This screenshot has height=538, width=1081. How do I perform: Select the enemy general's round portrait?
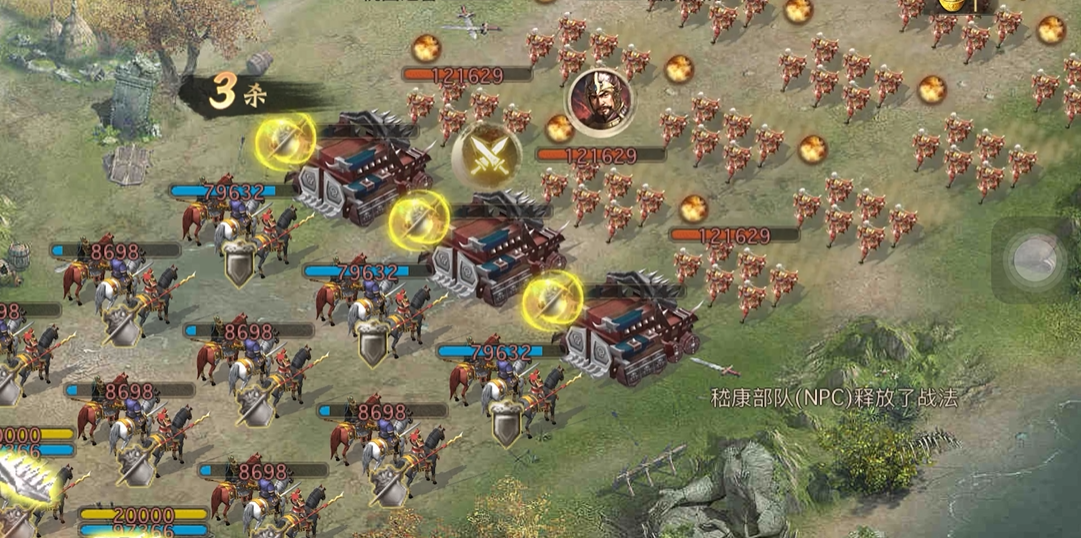599,100
